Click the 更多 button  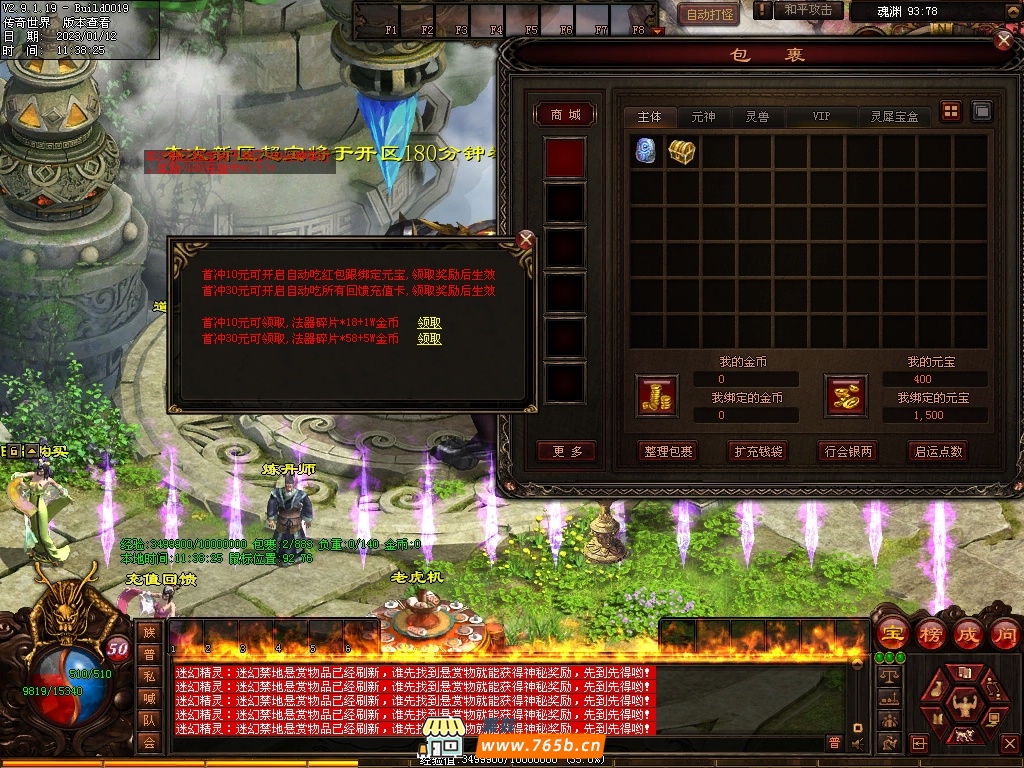click(x=566, y=451)
